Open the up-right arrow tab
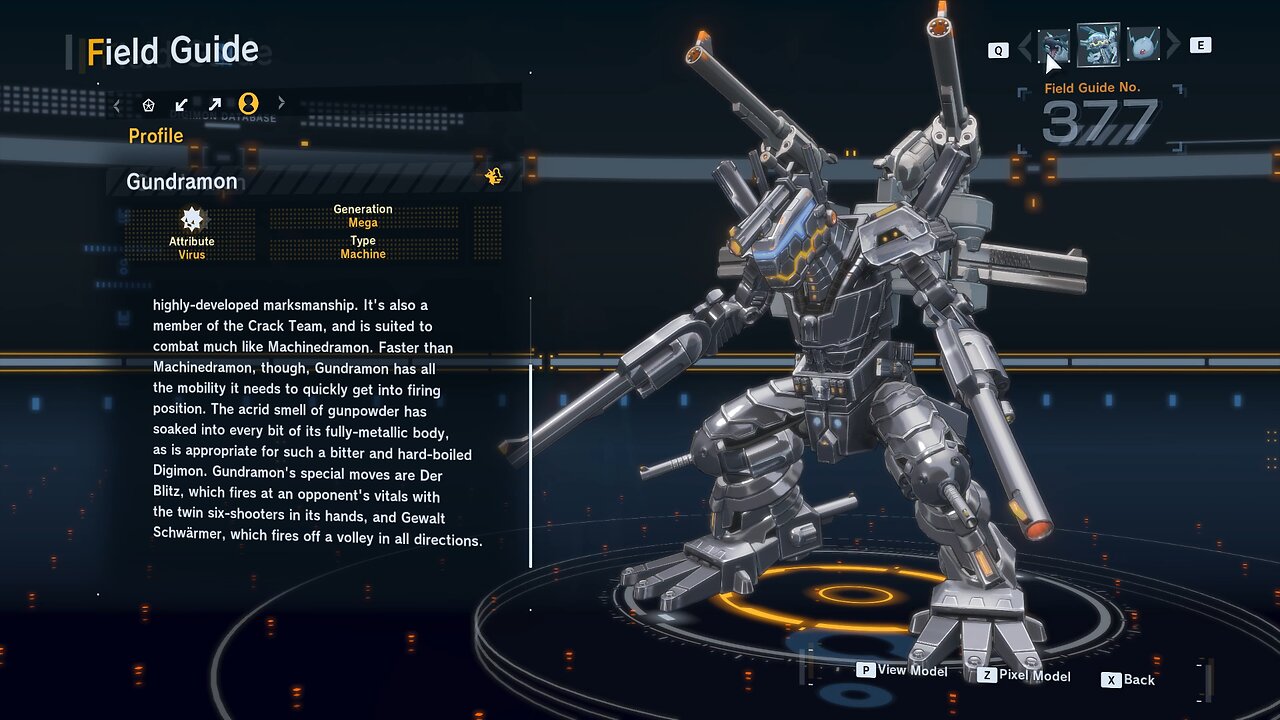The width and height of the screenshot is (1280, 720). (x=215, y=104)
